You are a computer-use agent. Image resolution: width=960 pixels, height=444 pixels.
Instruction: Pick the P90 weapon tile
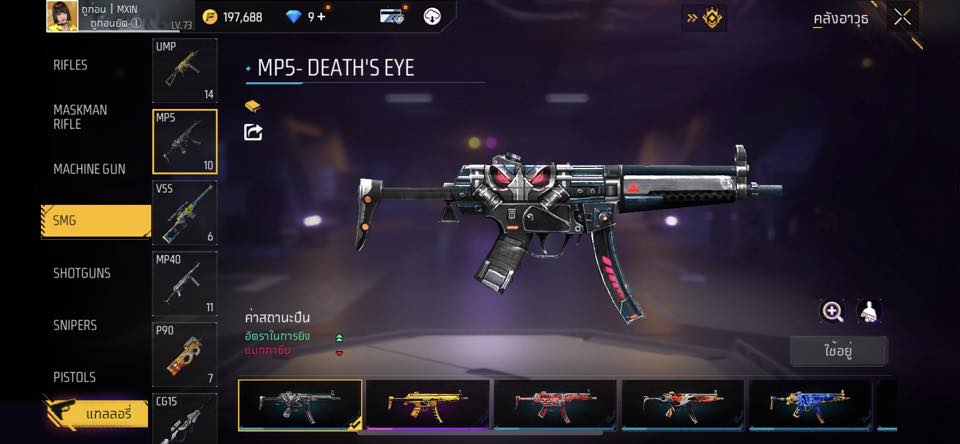[184, 354]
